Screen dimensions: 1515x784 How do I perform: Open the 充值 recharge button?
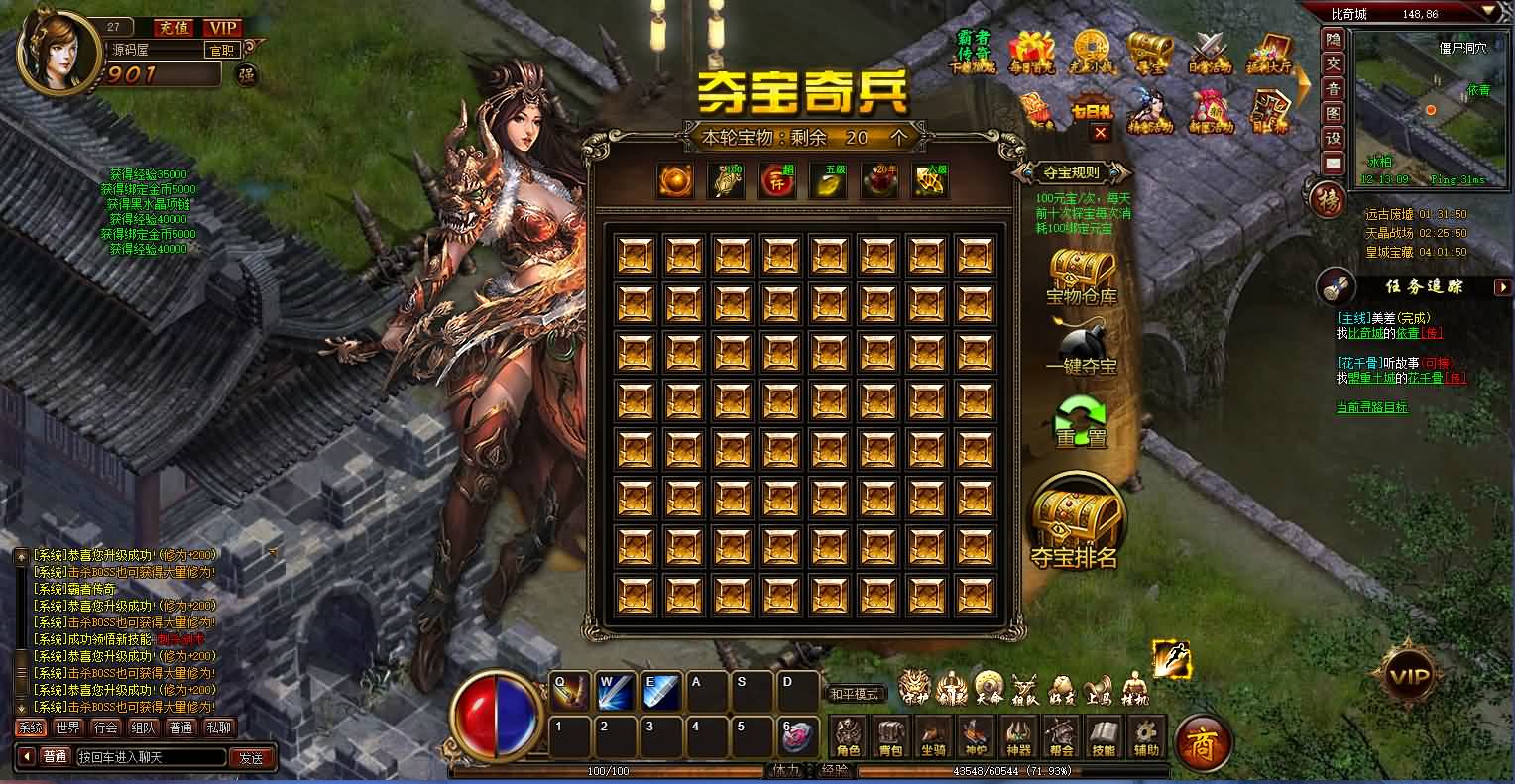click(x=175, y=27)
